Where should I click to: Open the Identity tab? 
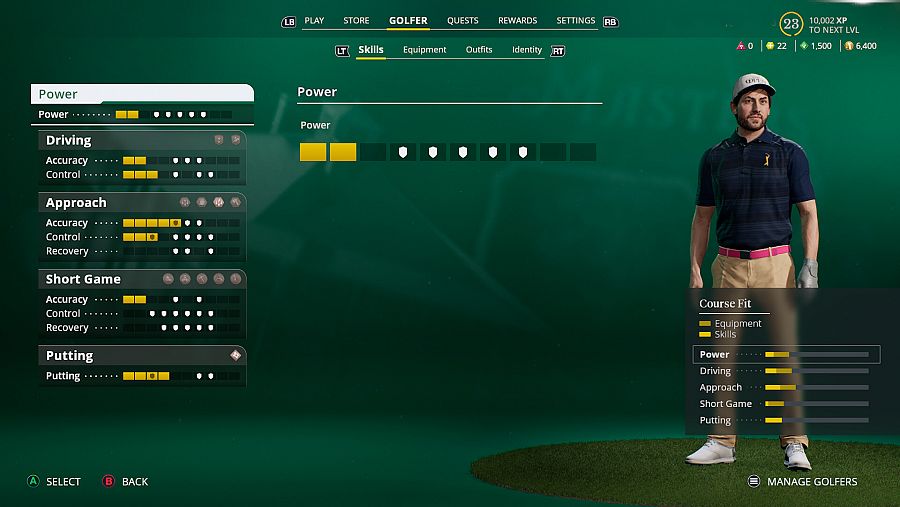pyautogui.click(x=527, y=50)
